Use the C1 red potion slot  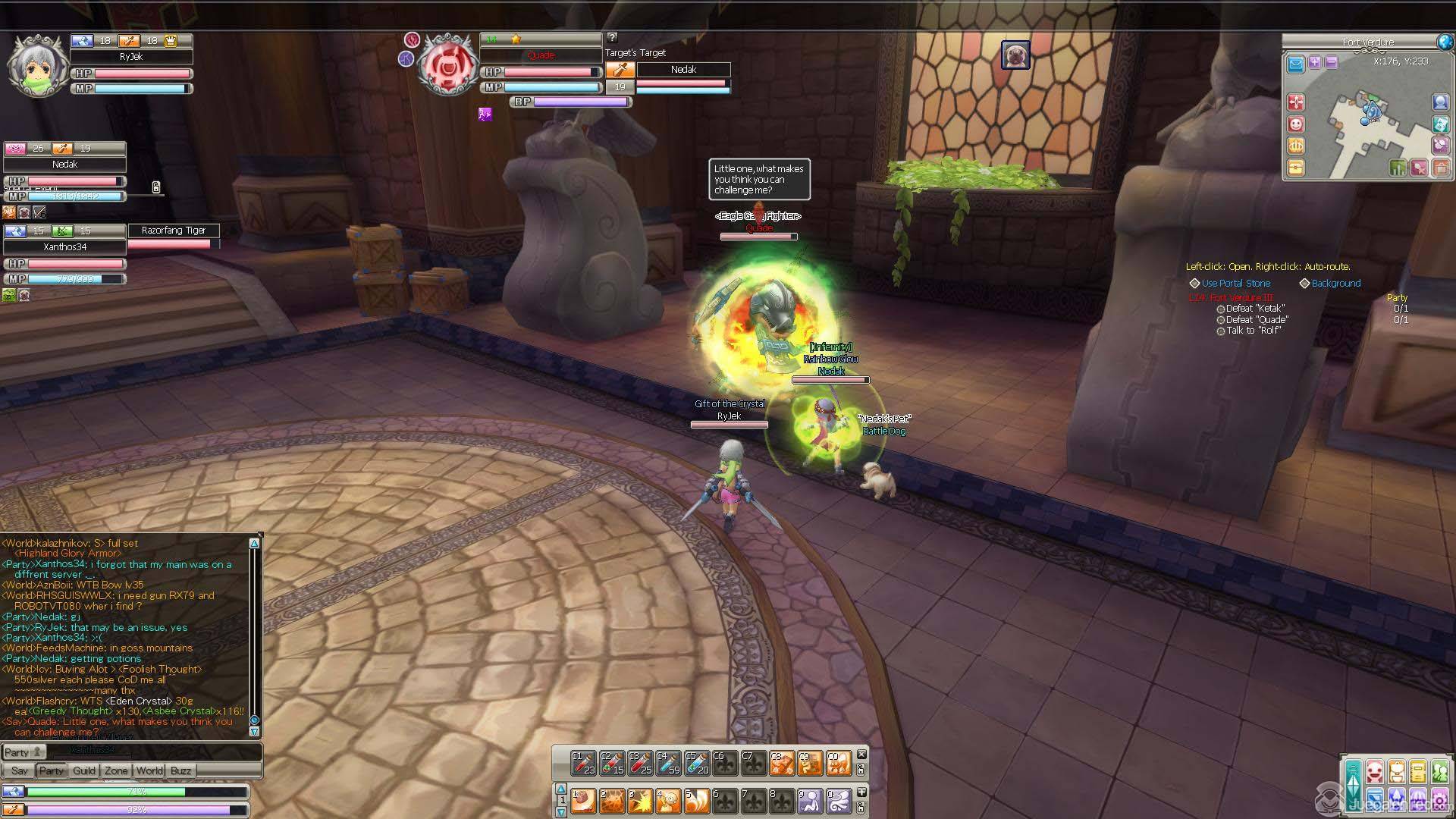tap(583, 763)
